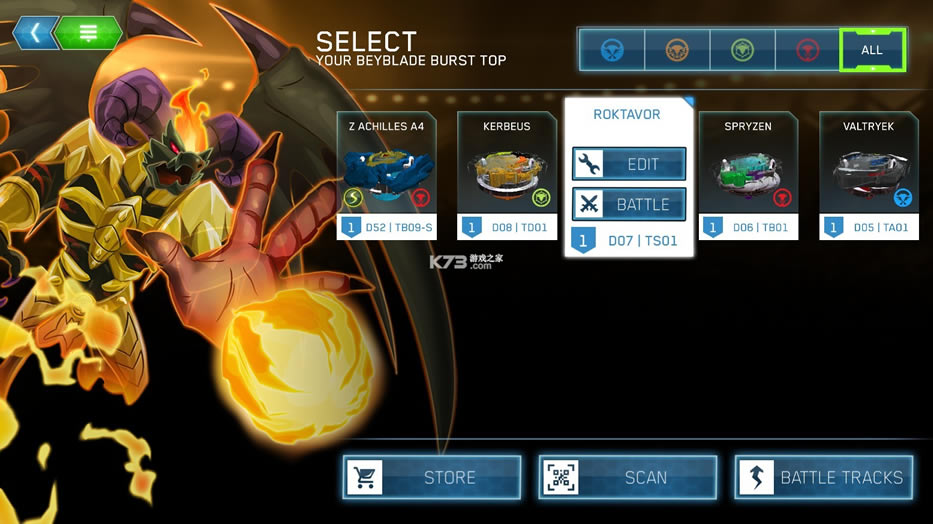Screen dimensions: 933x524
Task: Start a battle with Roktavor
Action: coord(629,204)
